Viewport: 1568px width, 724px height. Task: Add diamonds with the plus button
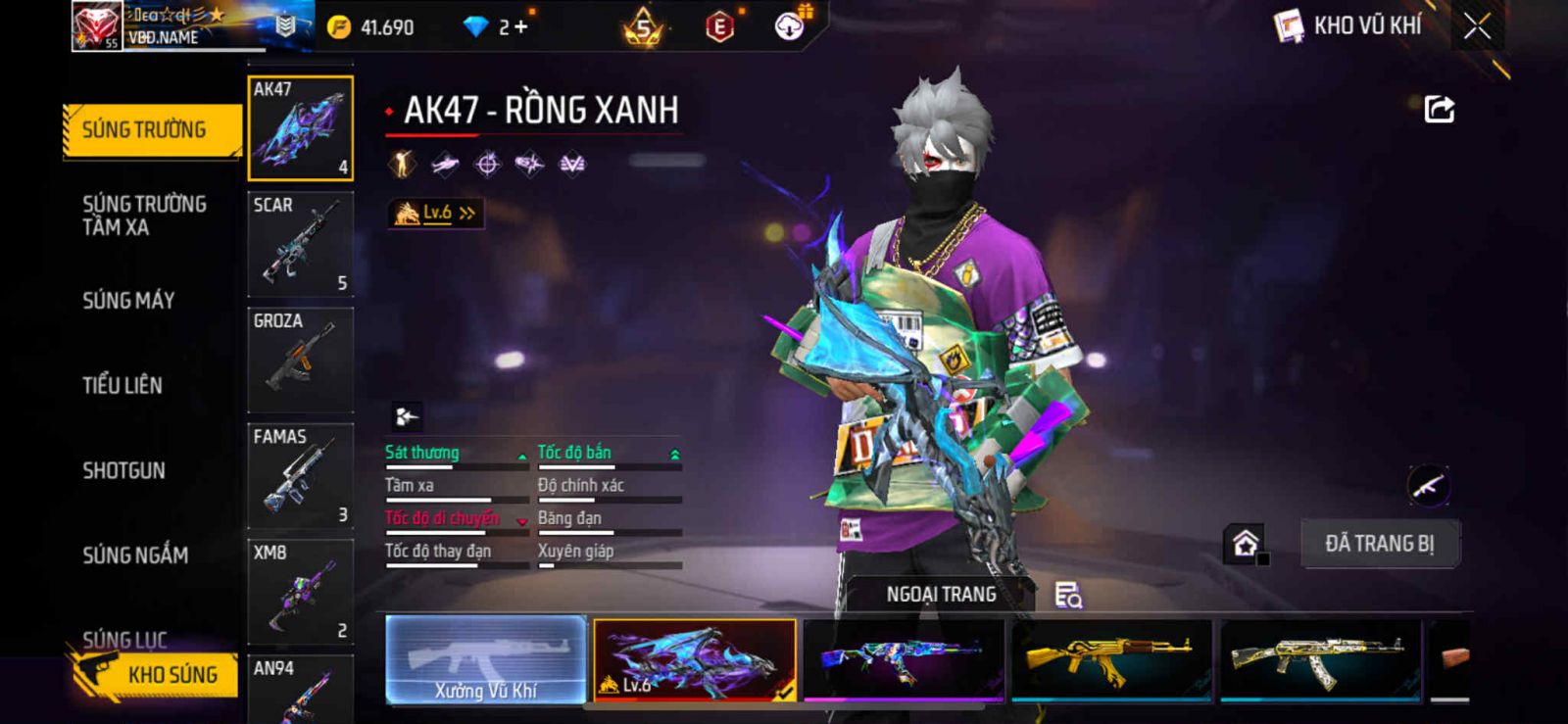[x=520, y=27]
